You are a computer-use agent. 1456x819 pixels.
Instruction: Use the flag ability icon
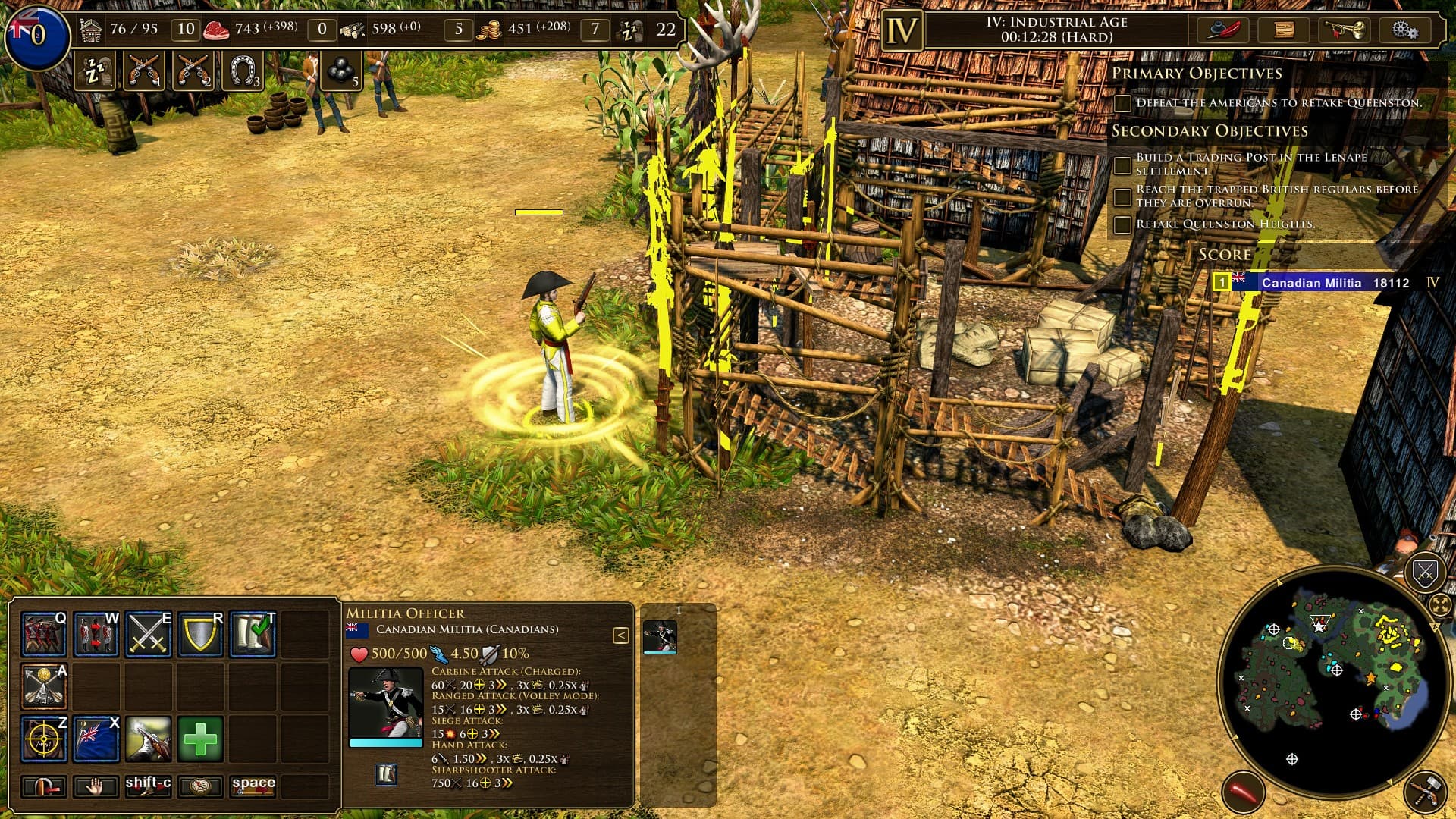(96, 739)
